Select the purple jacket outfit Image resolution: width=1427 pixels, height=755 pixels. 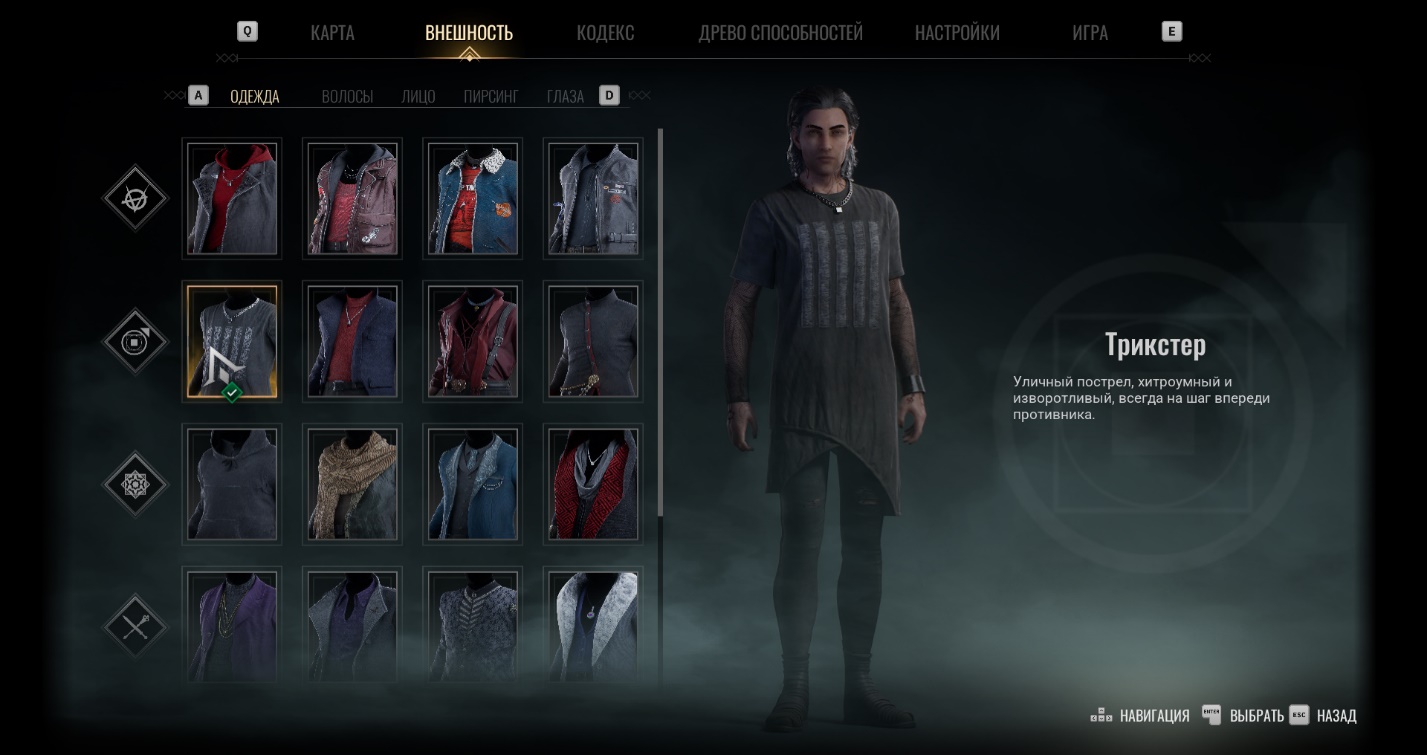(232, 624)
